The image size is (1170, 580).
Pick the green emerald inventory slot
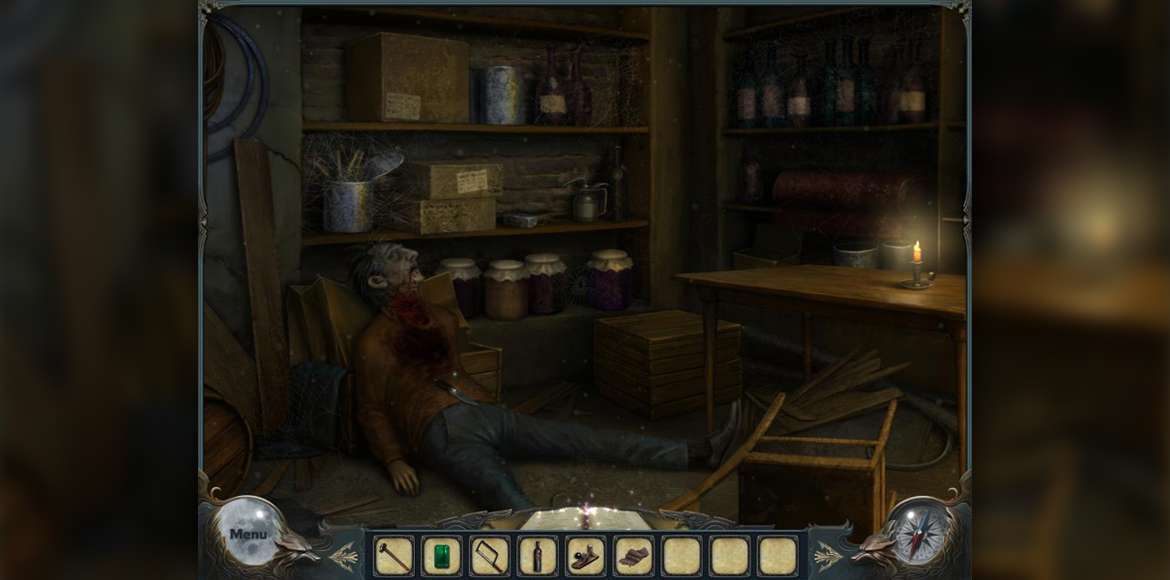point(441,556)
